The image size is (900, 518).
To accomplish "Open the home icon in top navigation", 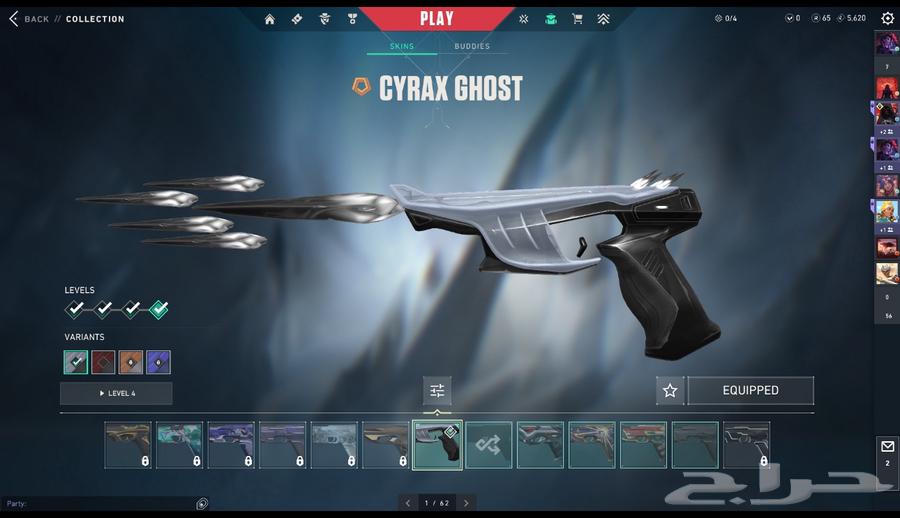I will pos(269,19).
